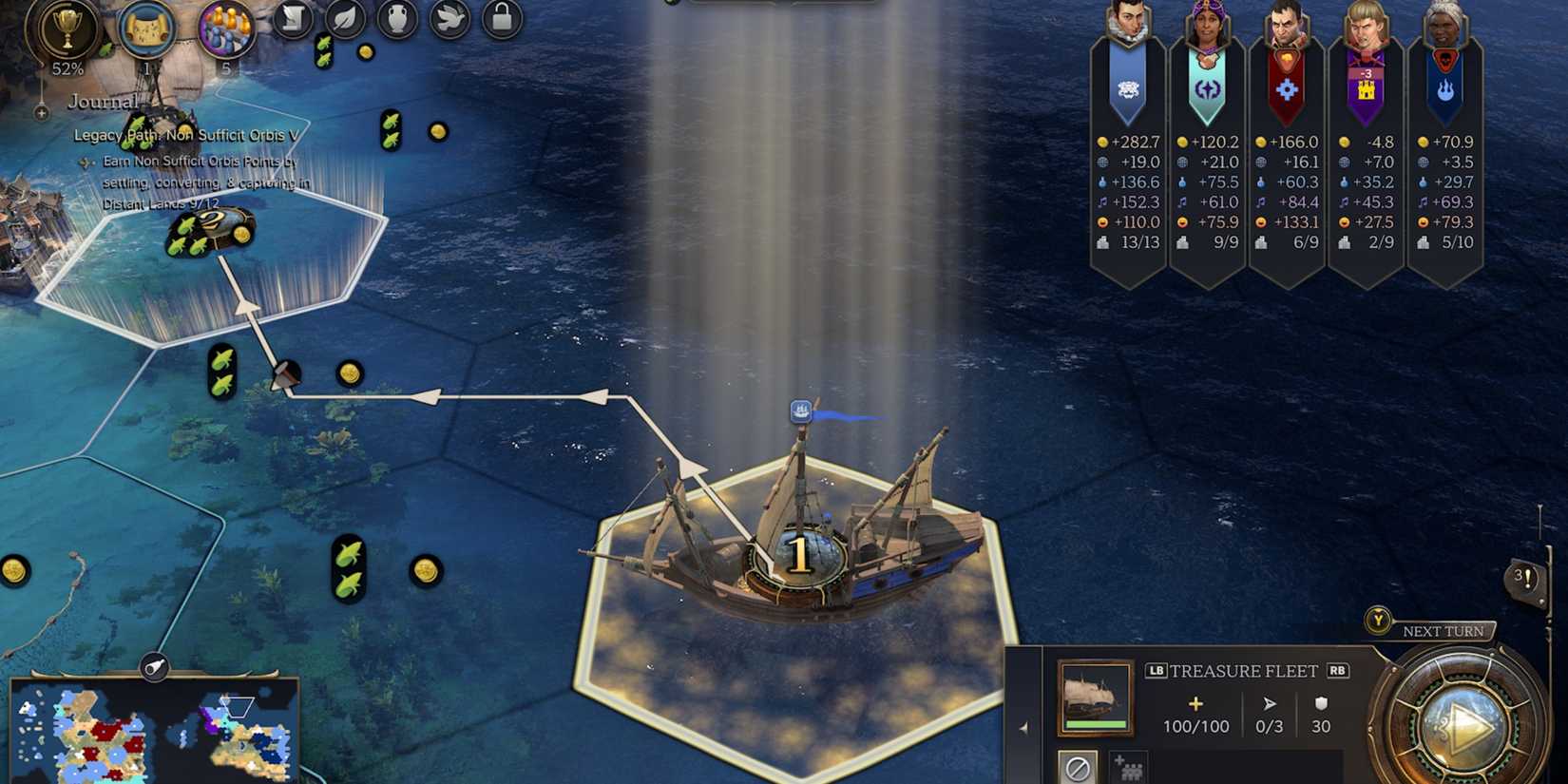The width and height of the screenshot is (1568, 784).
Task: Collapse the Treasure Fleet panel with the side arrow
Action: pyautogui.click(x=1023, y=724)
